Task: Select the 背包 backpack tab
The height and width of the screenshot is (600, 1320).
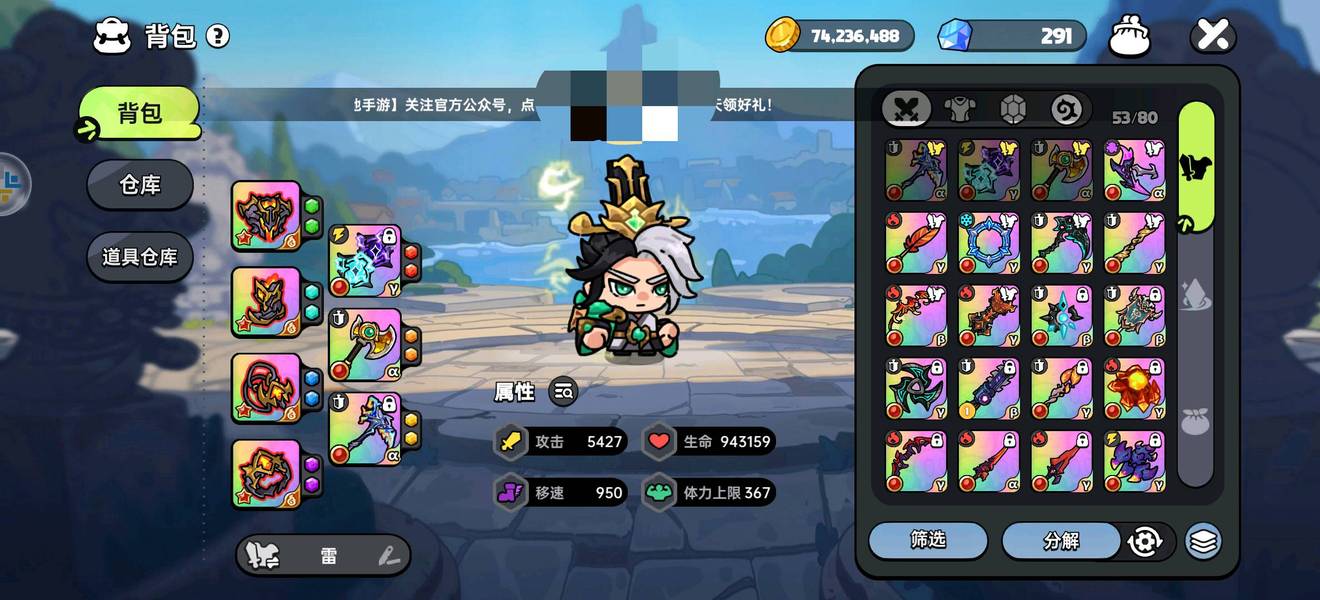Action: (x=140, y=113)
